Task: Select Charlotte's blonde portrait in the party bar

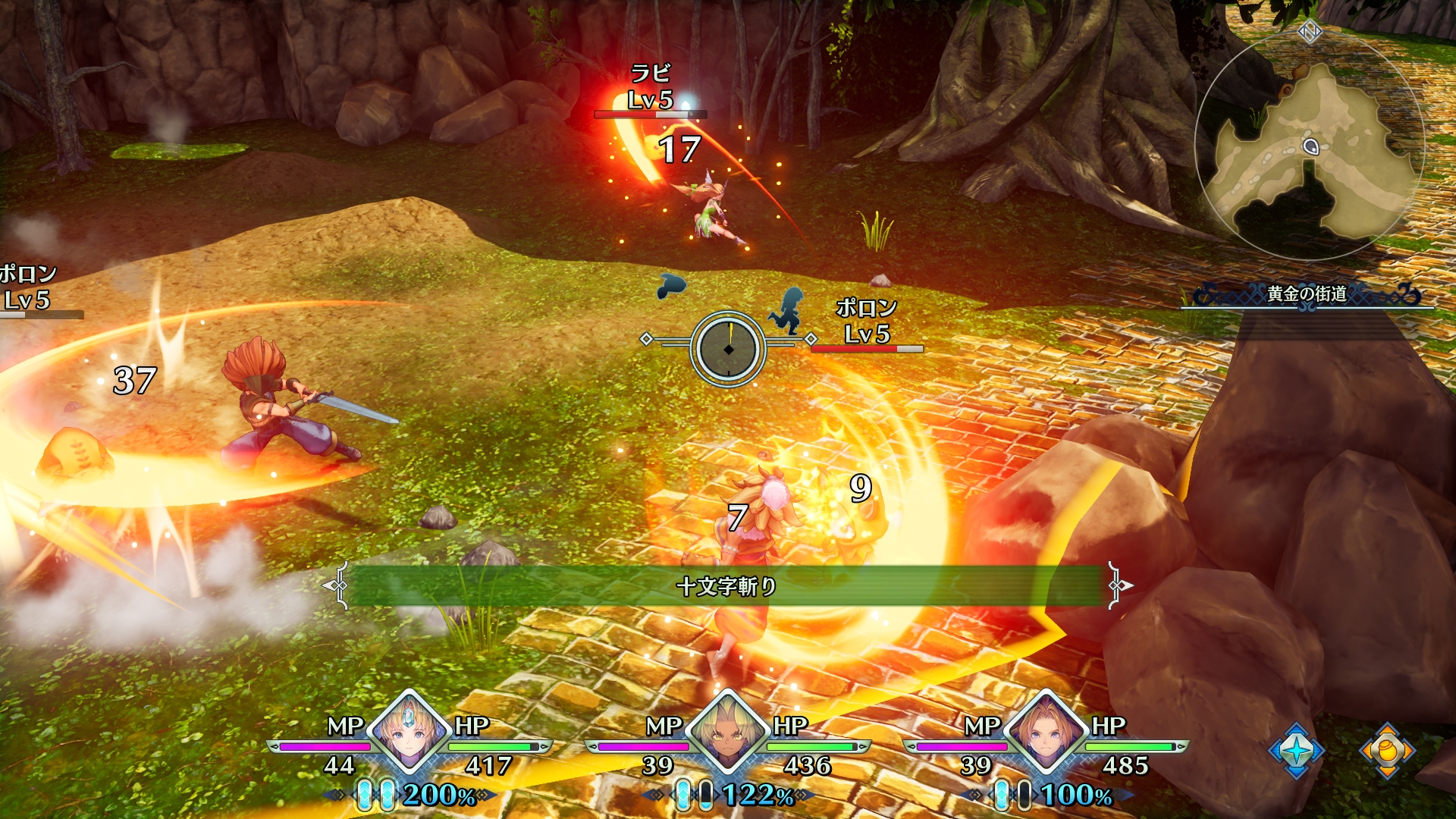Action: (409, 733)
